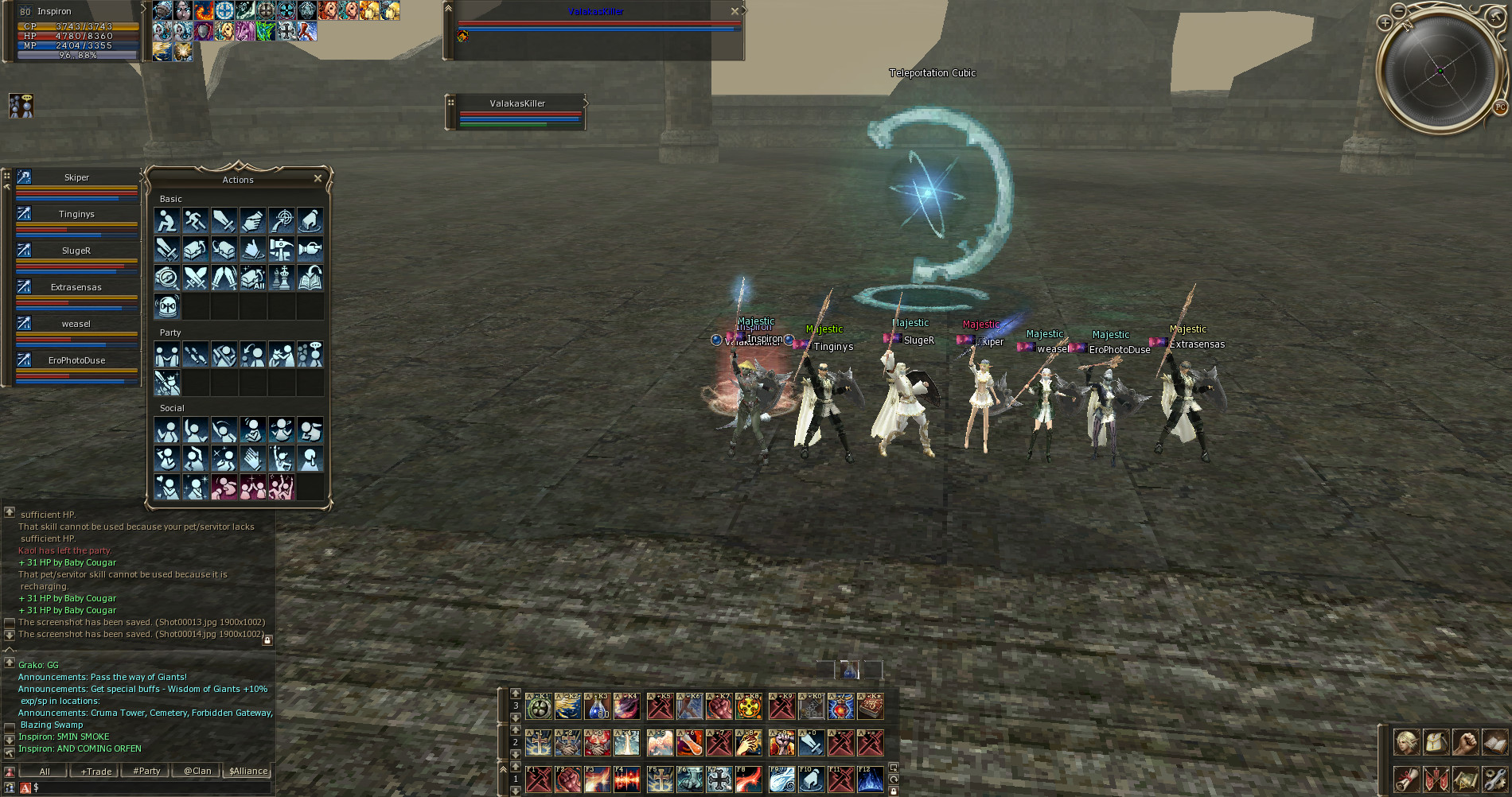This screenshot has width=1512, height=797.
Task: Use the blue potion in slot K3
Action: (598, 706)
